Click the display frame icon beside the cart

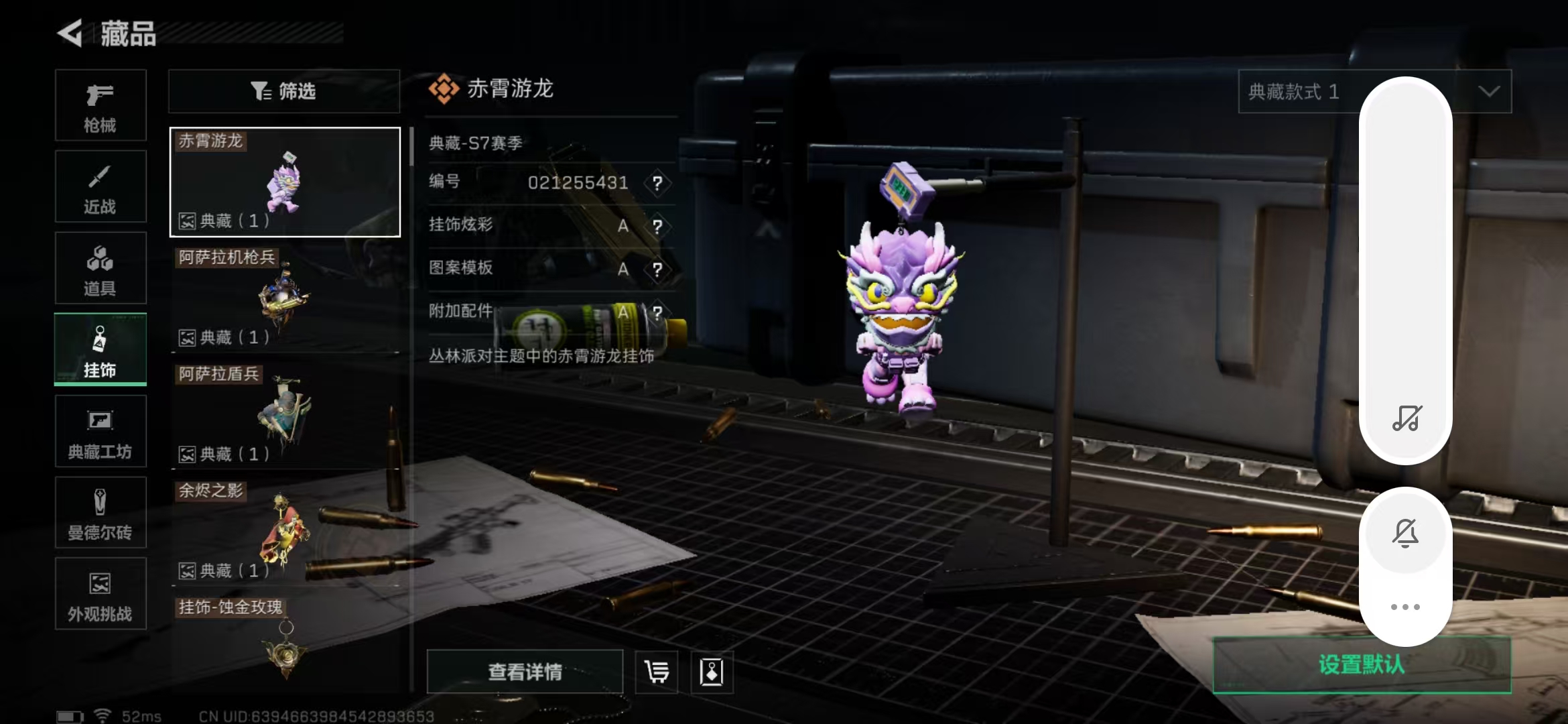tap(712, 672)
